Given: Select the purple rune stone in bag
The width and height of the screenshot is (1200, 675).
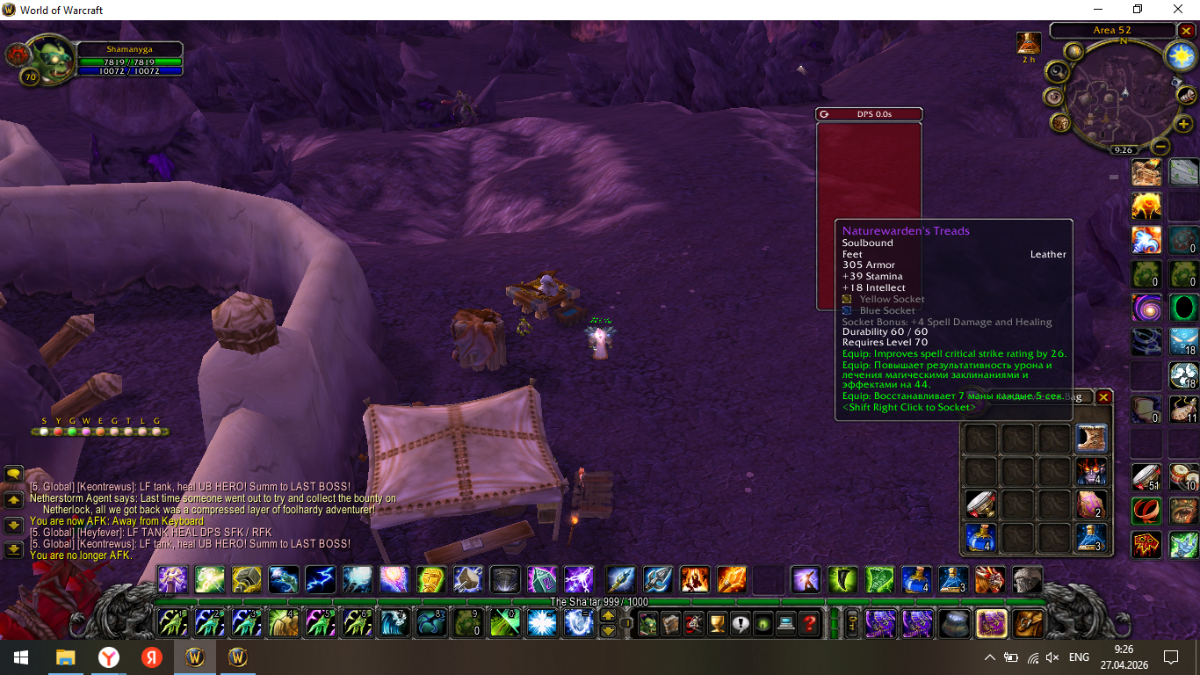Looking at the screenshot, I should pos(1091,504).
